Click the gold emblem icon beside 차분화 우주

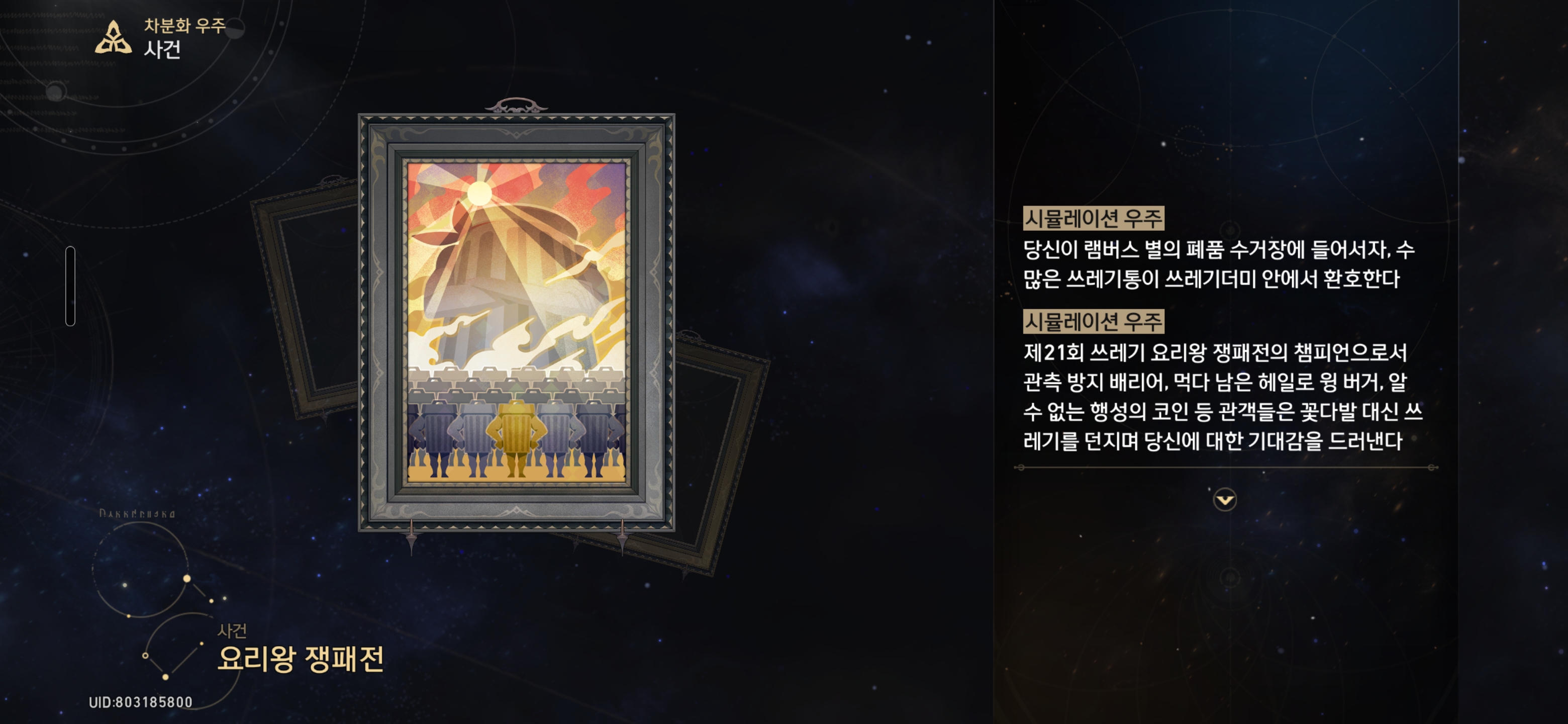coord(113,38)
